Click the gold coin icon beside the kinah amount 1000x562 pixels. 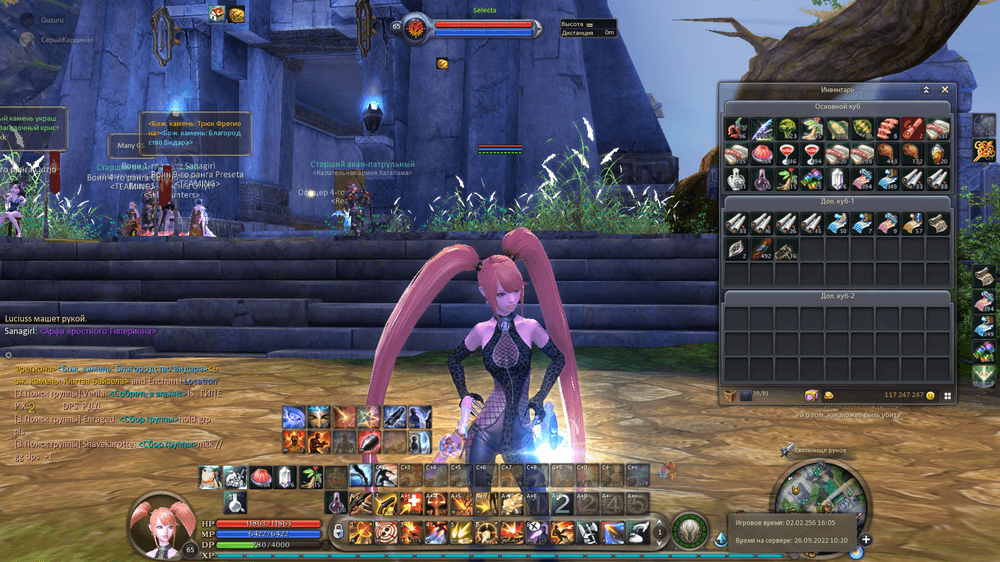(x=930, y=395)
